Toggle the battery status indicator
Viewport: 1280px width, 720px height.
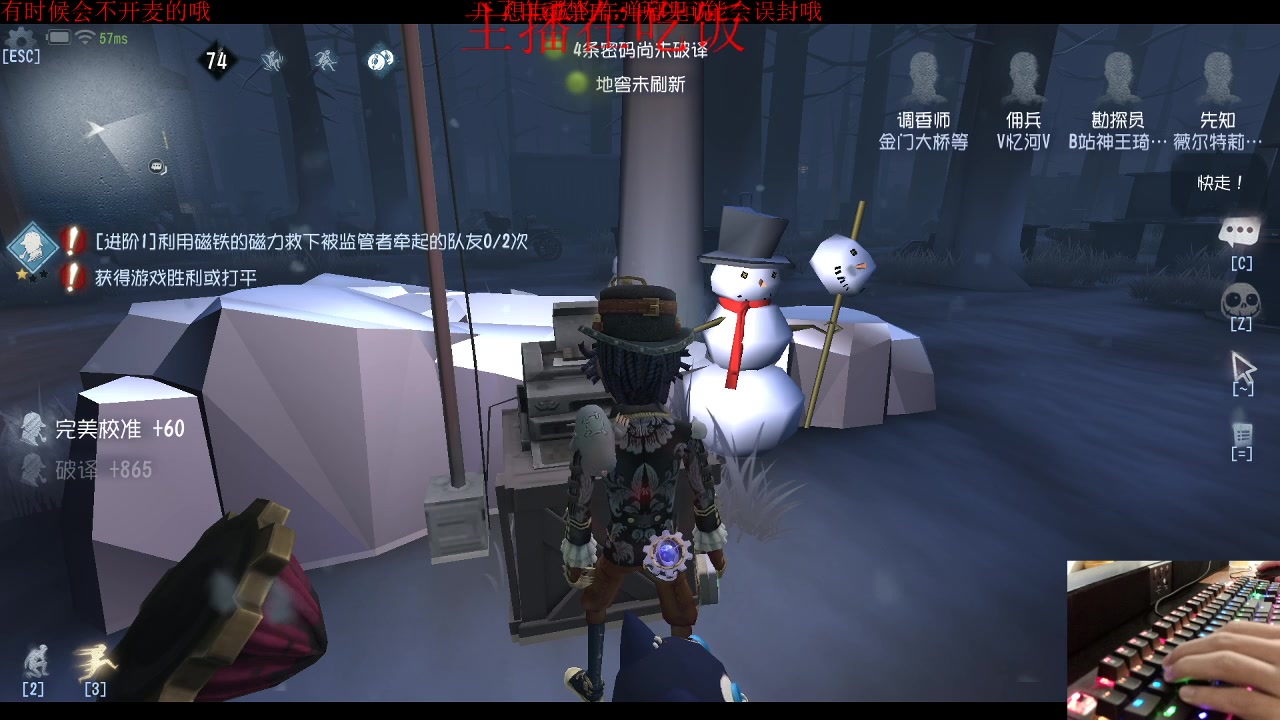[x=59, y=35]
